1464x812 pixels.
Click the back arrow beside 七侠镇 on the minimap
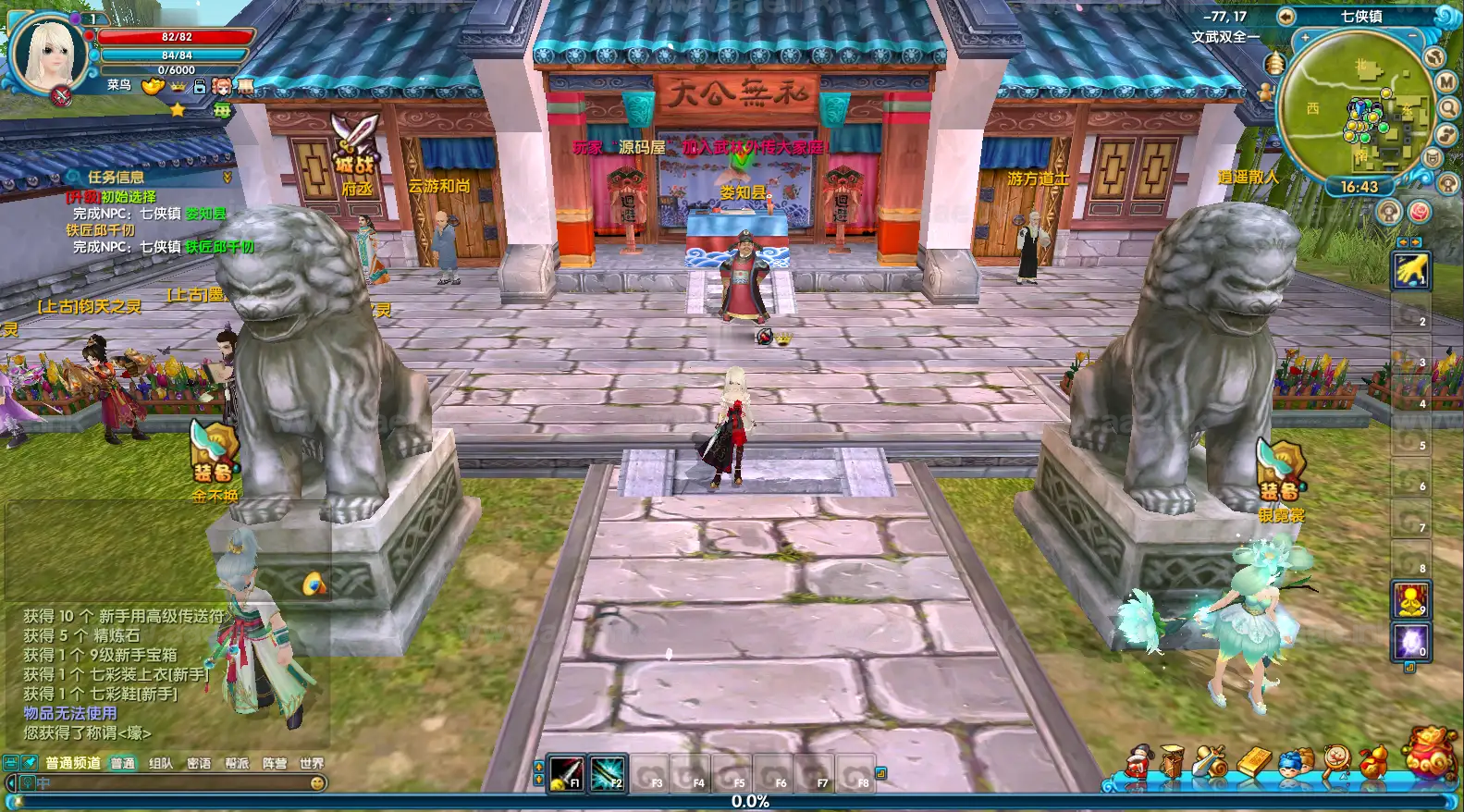point(1286,16)
